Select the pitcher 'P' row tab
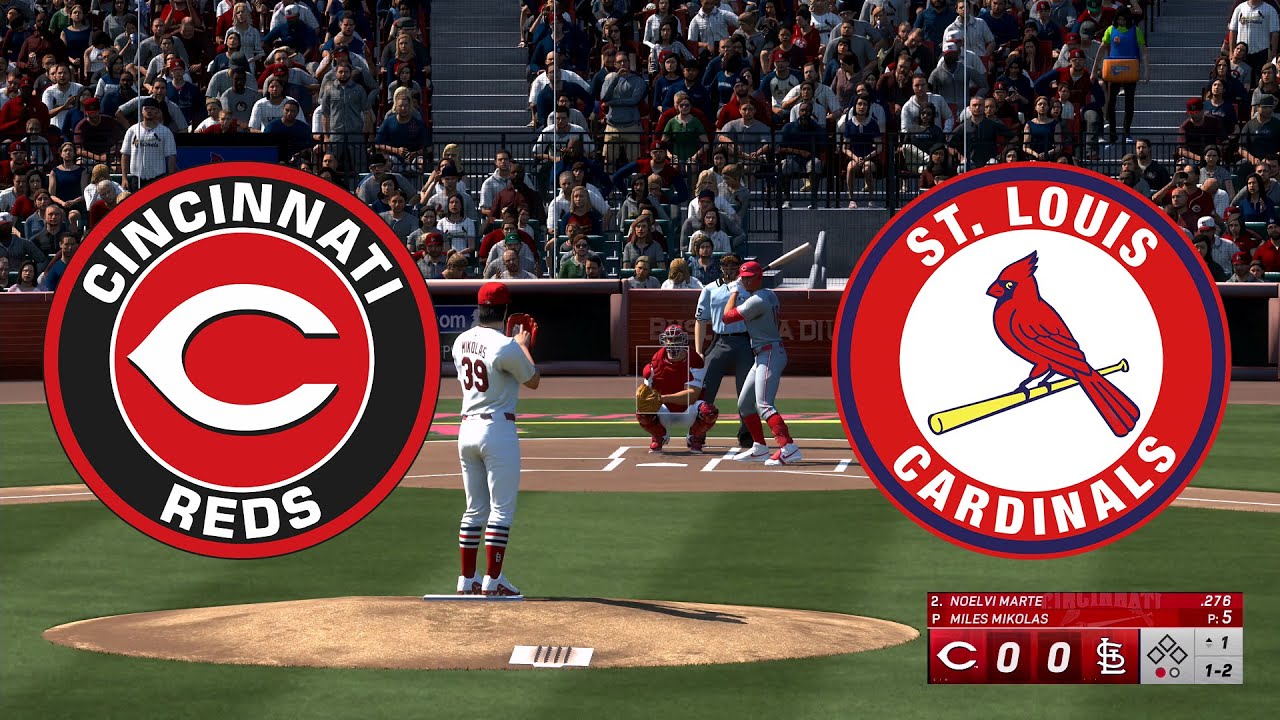This screenshot has height=720, width=1280. tap(935, 618)
